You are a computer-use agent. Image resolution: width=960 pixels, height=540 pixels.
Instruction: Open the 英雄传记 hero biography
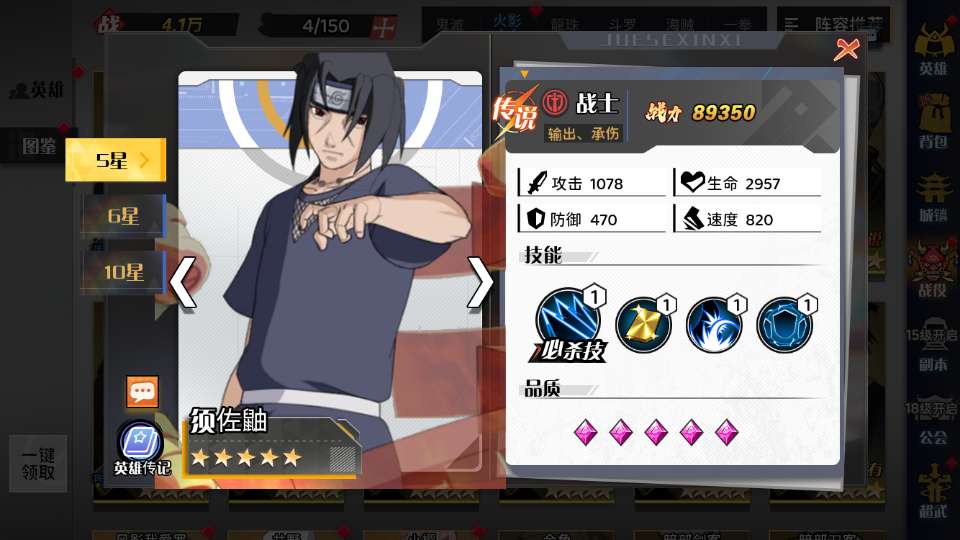pos(140,447)
